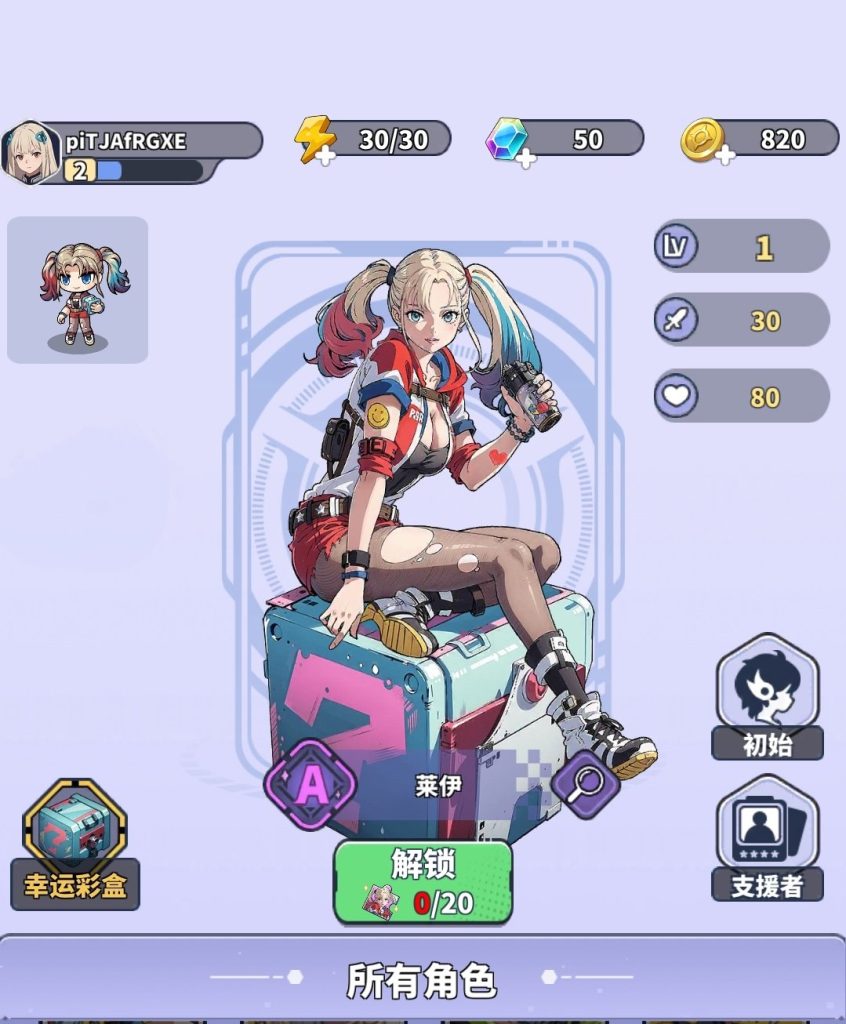Viewport: 846px width, 1024px height.
Task: Open the 幸运彩盒 lucky box
Action: pyautogui.click(x=75, y=846)
